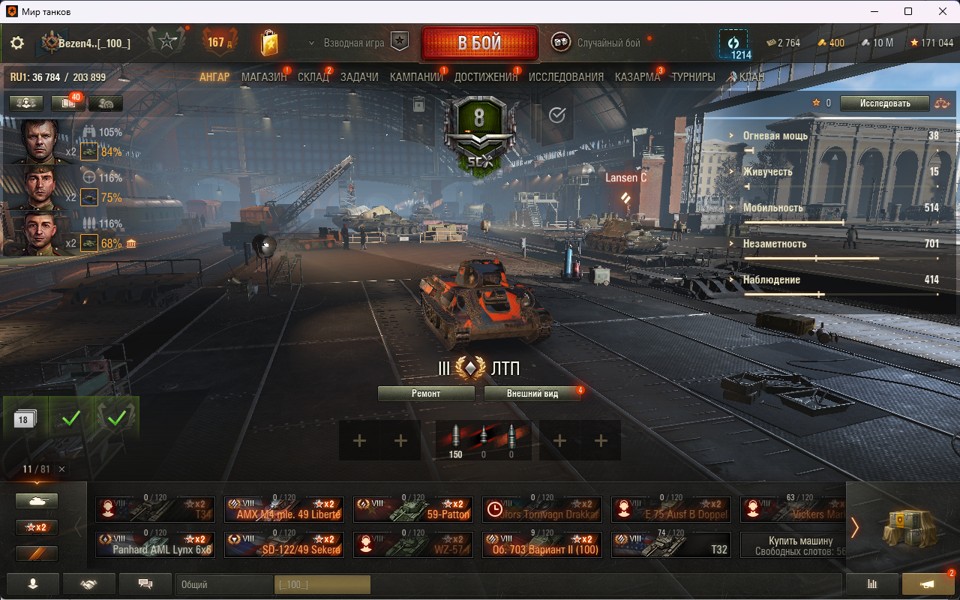
Task: Click the Исследовать button
Action: coord(884,103)
